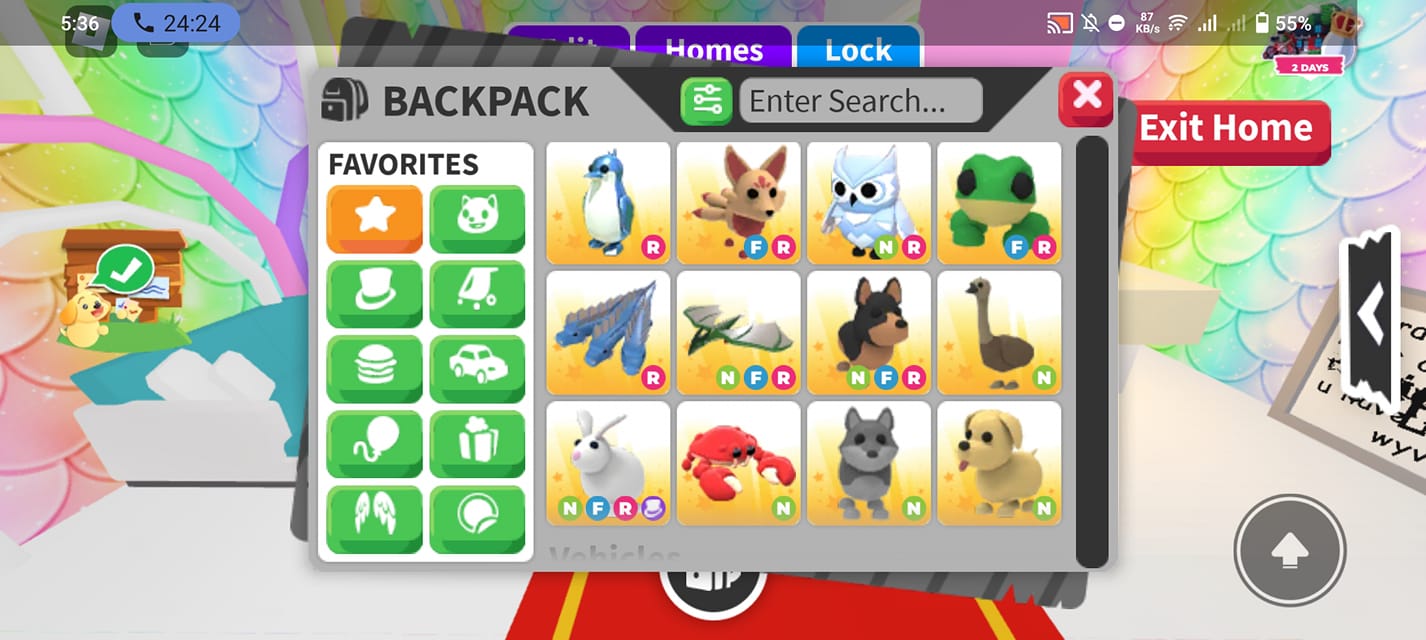This screenshot has height=640, width=1426.
Task: Choose the red crab pet
Action: [x=738, y=463]
